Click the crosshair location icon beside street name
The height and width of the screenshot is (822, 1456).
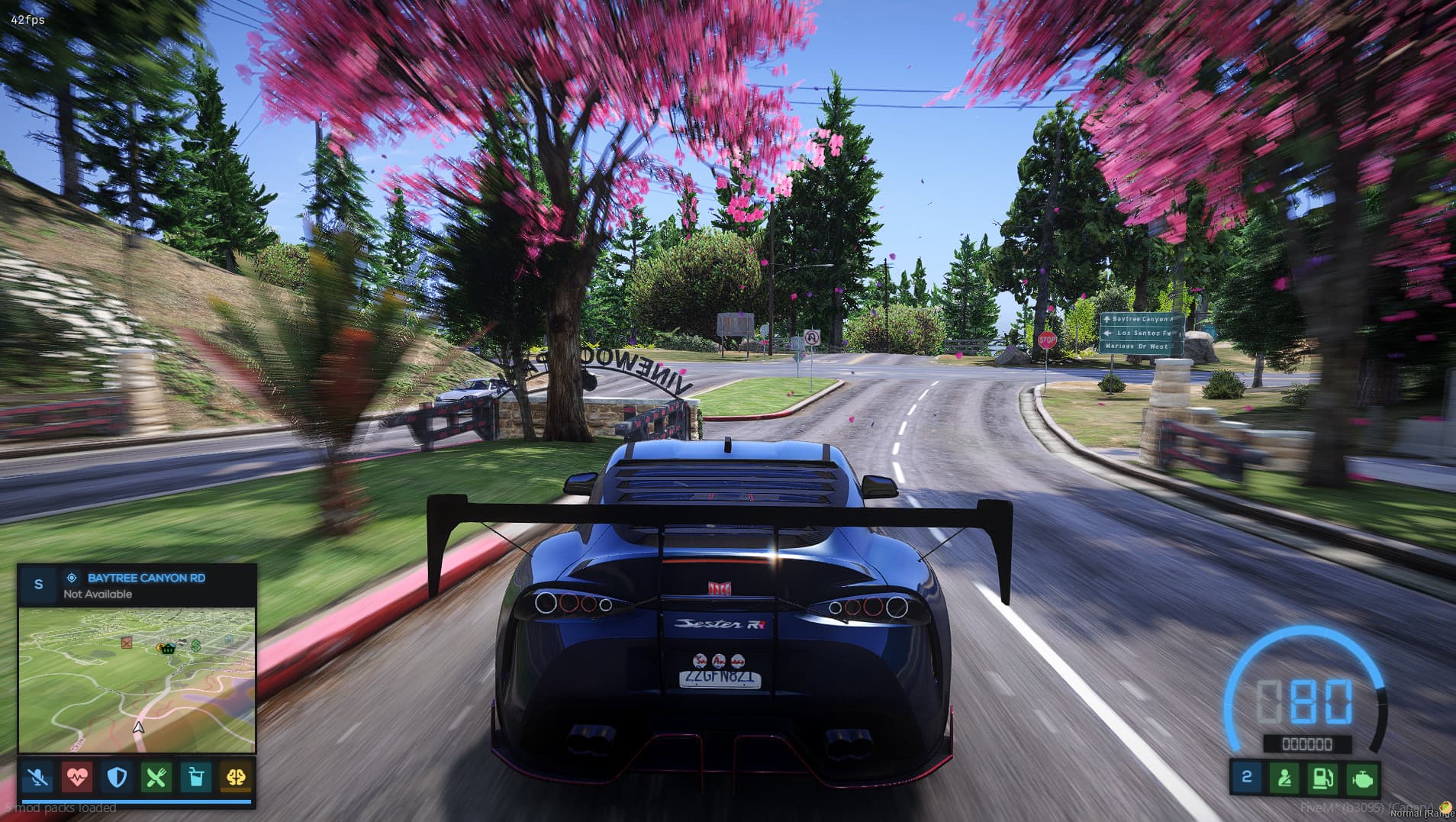(x=72, y=578)
